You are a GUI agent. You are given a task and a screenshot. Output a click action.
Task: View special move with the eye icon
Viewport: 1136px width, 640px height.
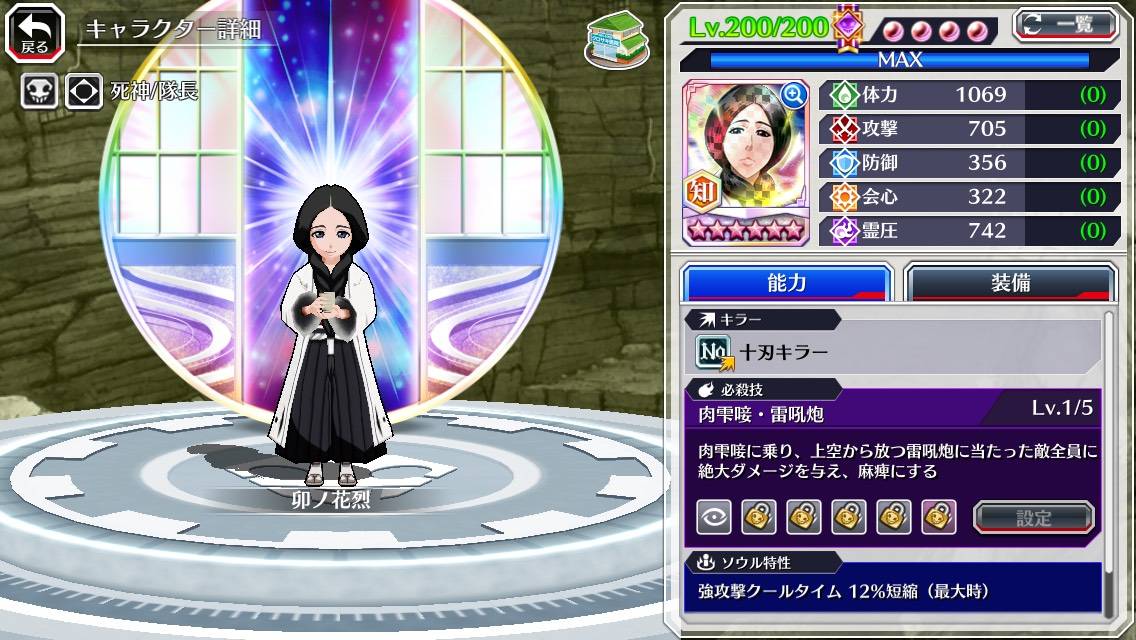(714, 517)
